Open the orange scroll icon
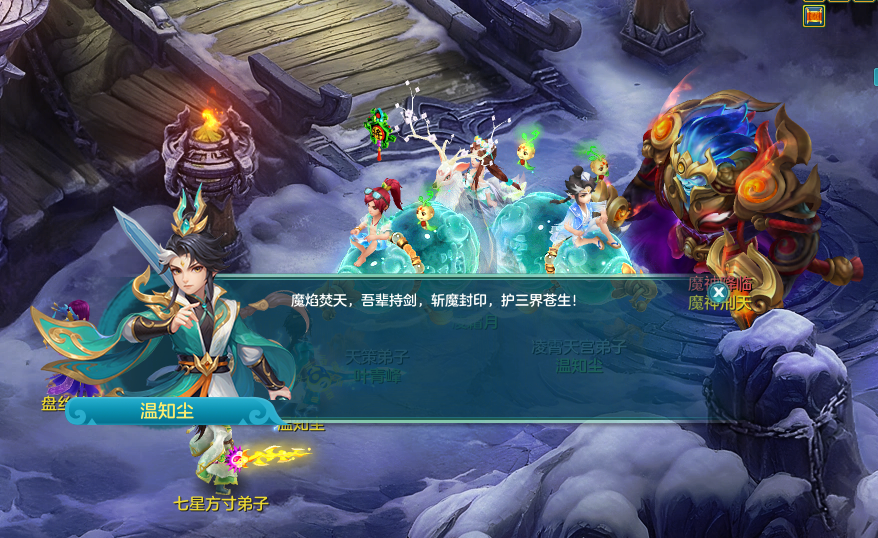The height and width of the screenshot is (538, 878). [x=813, y=16]
